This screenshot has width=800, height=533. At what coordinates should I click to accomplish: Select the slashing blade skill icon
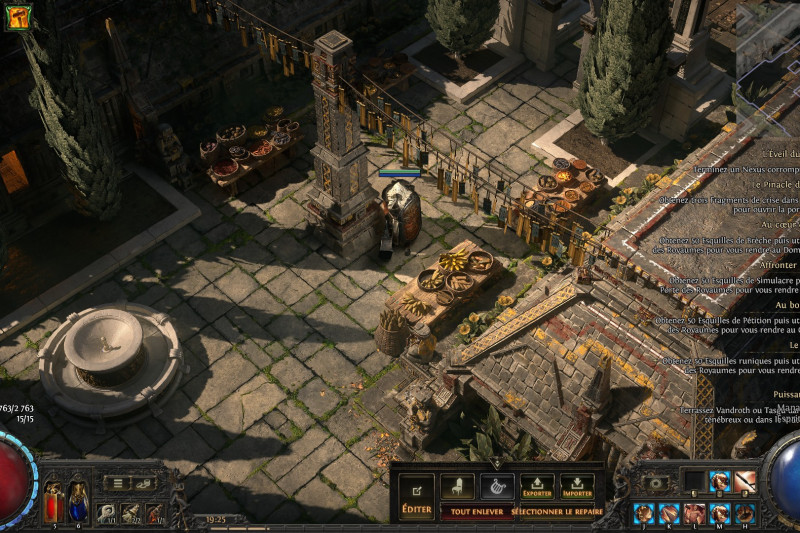(x=745, y=482)
